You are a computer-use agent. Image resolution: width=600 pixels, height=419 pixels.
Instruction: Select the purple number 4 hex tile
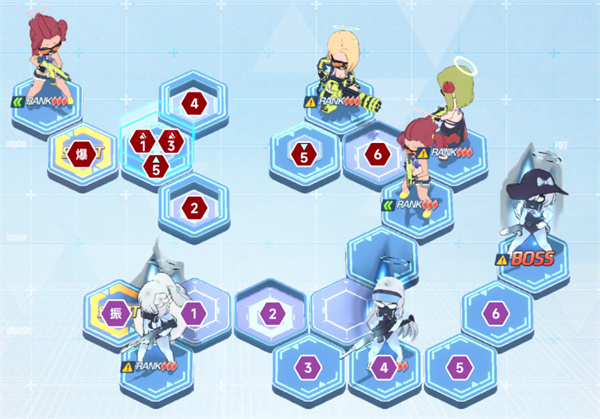384,367
